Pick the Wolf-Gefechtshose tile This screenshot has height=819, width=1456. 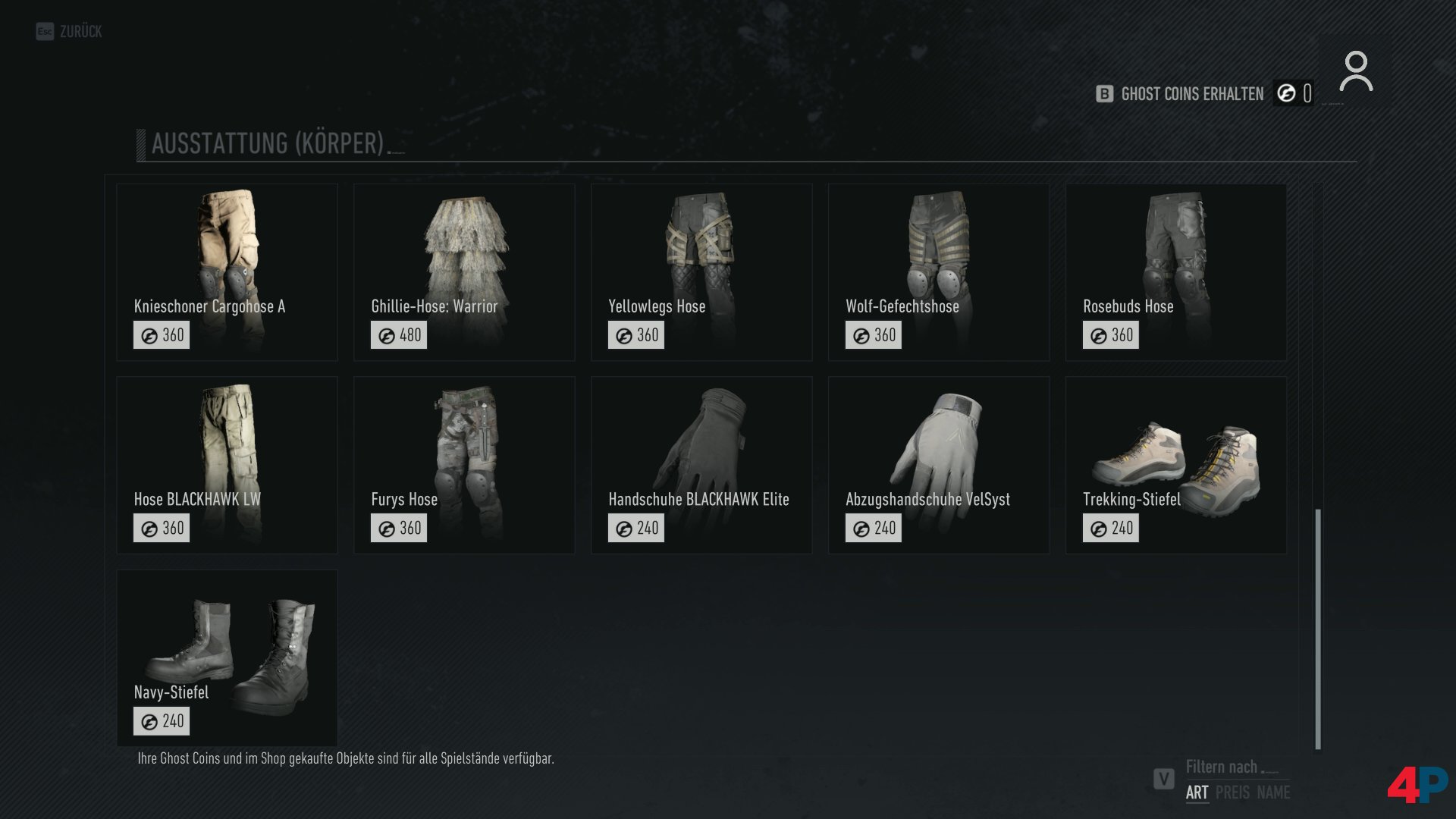click(x=939, y=271)
